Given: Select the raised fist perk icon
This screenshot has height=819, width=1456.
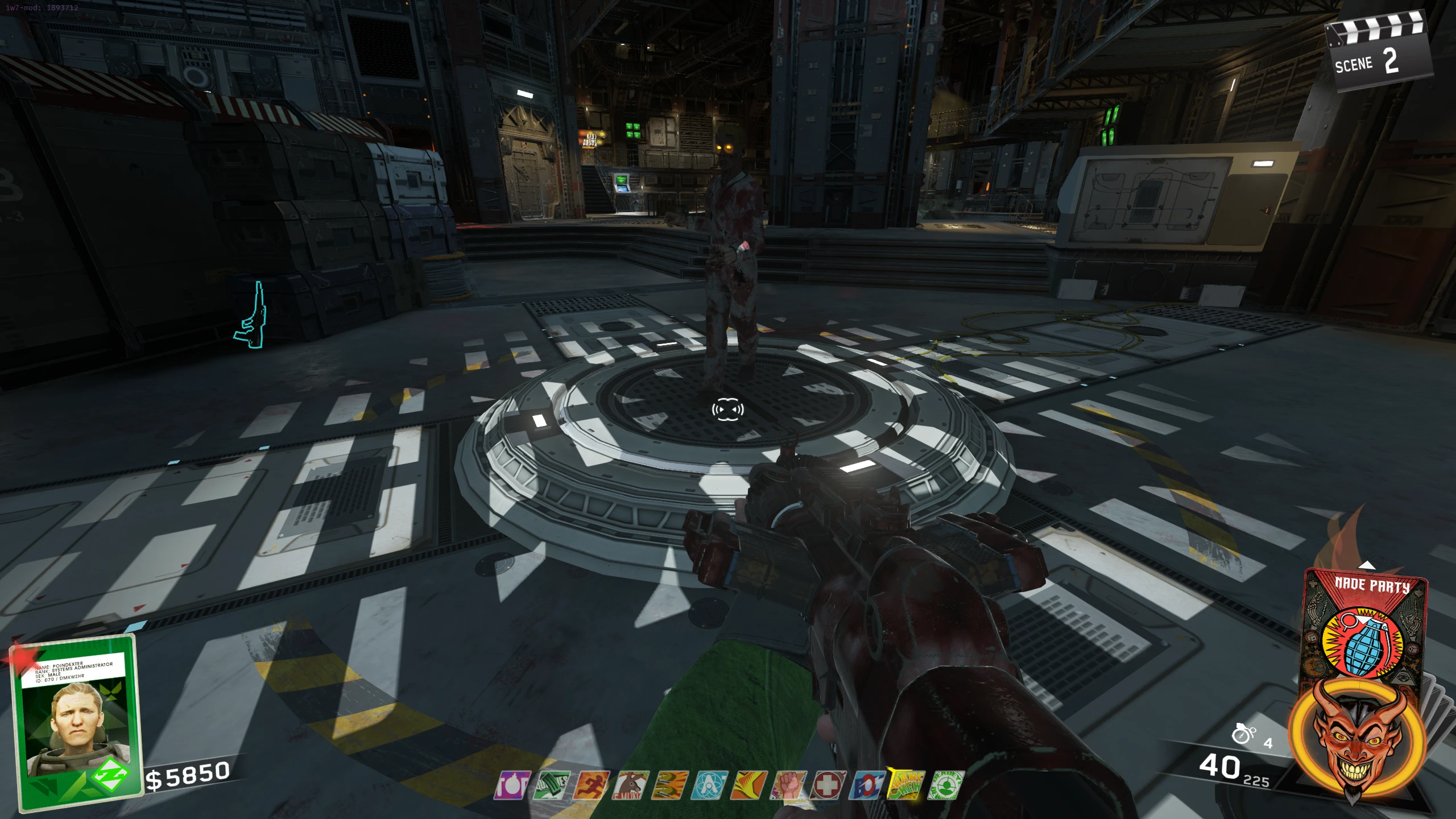Looking at the screenshot, I should pyautogui.click(x=788, y=785).
